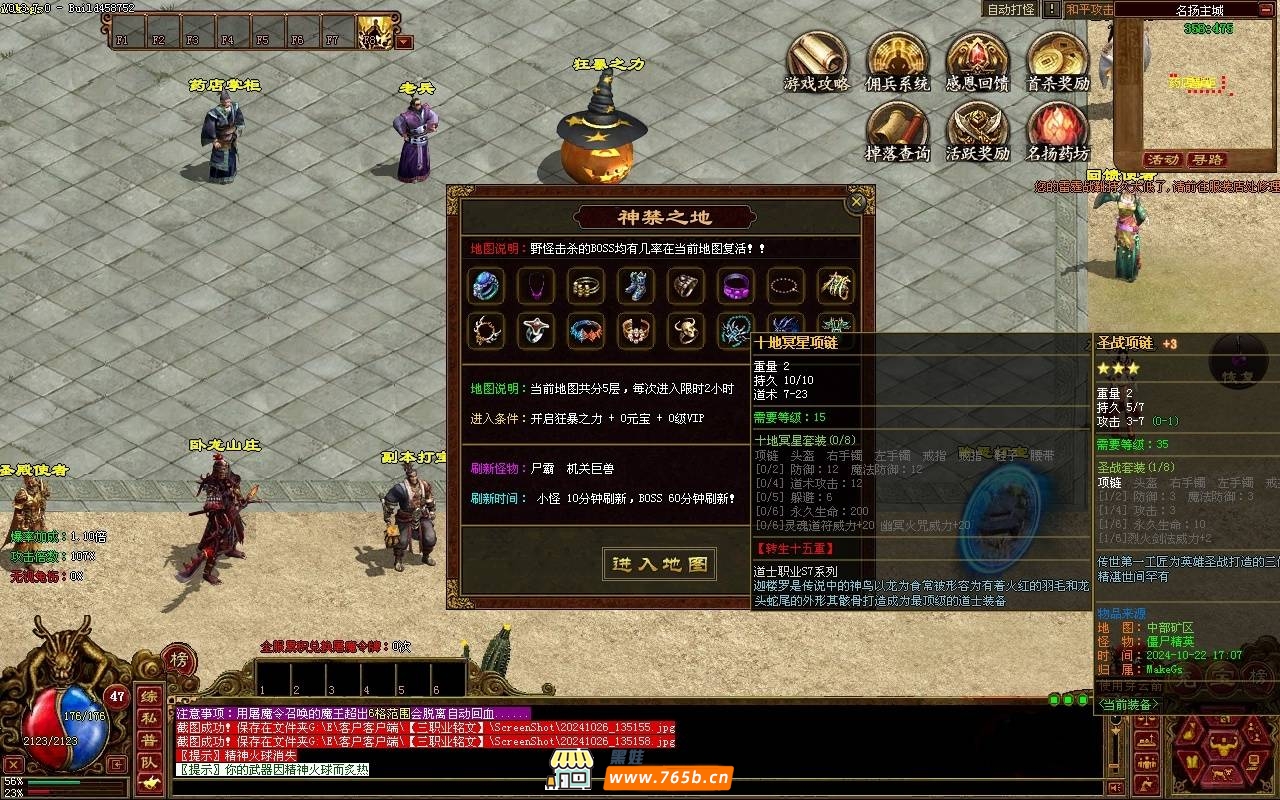The width and height of the screenshot is (1280, 800).
Task: Select the purple ring reward in 神禁之地
Action: tap(737, 287)
